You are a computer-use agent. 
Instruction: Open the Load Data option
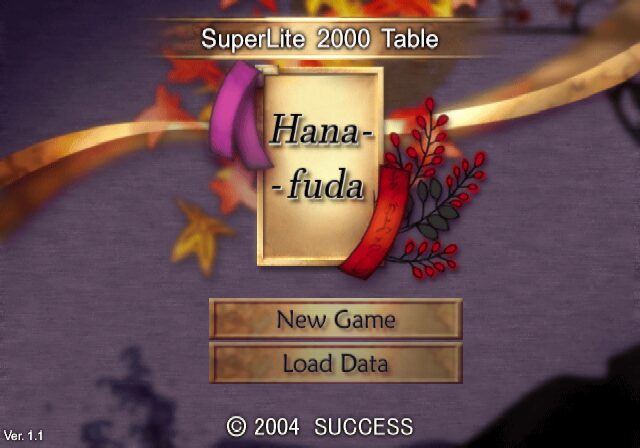[x=336, y=363]
